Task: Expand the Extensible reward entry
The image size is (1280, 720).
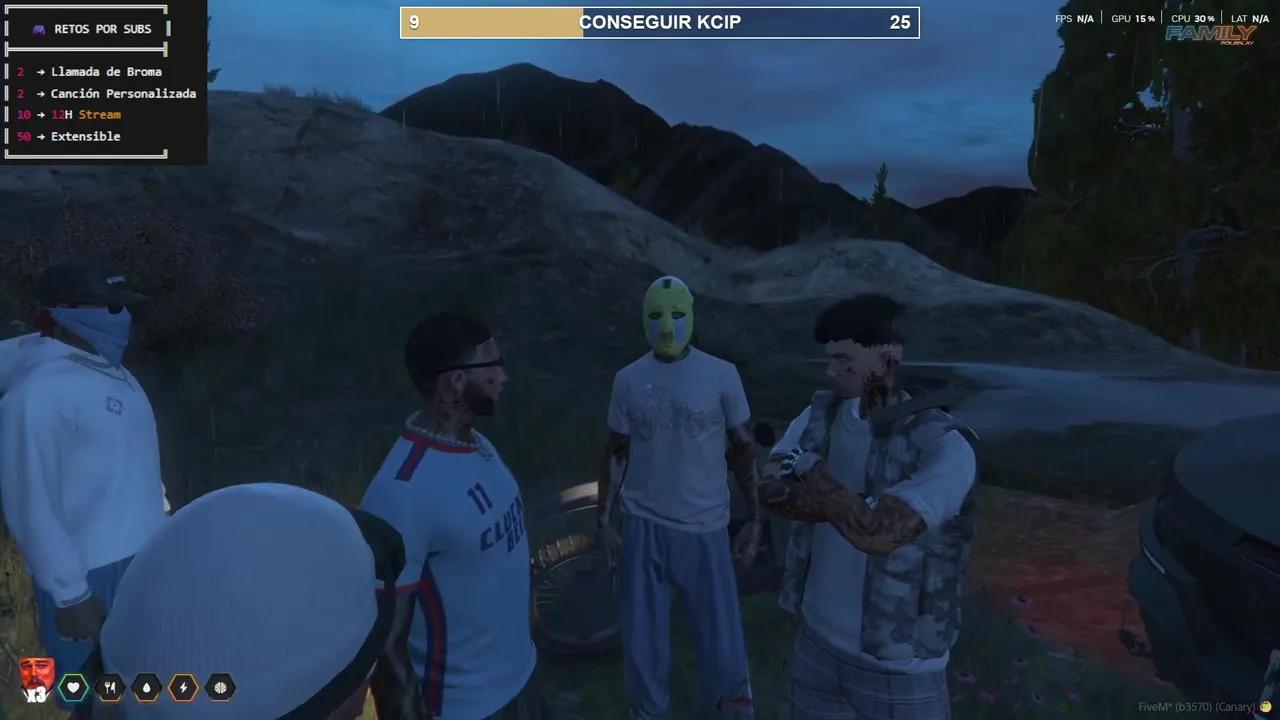Action: pos(86,136)
